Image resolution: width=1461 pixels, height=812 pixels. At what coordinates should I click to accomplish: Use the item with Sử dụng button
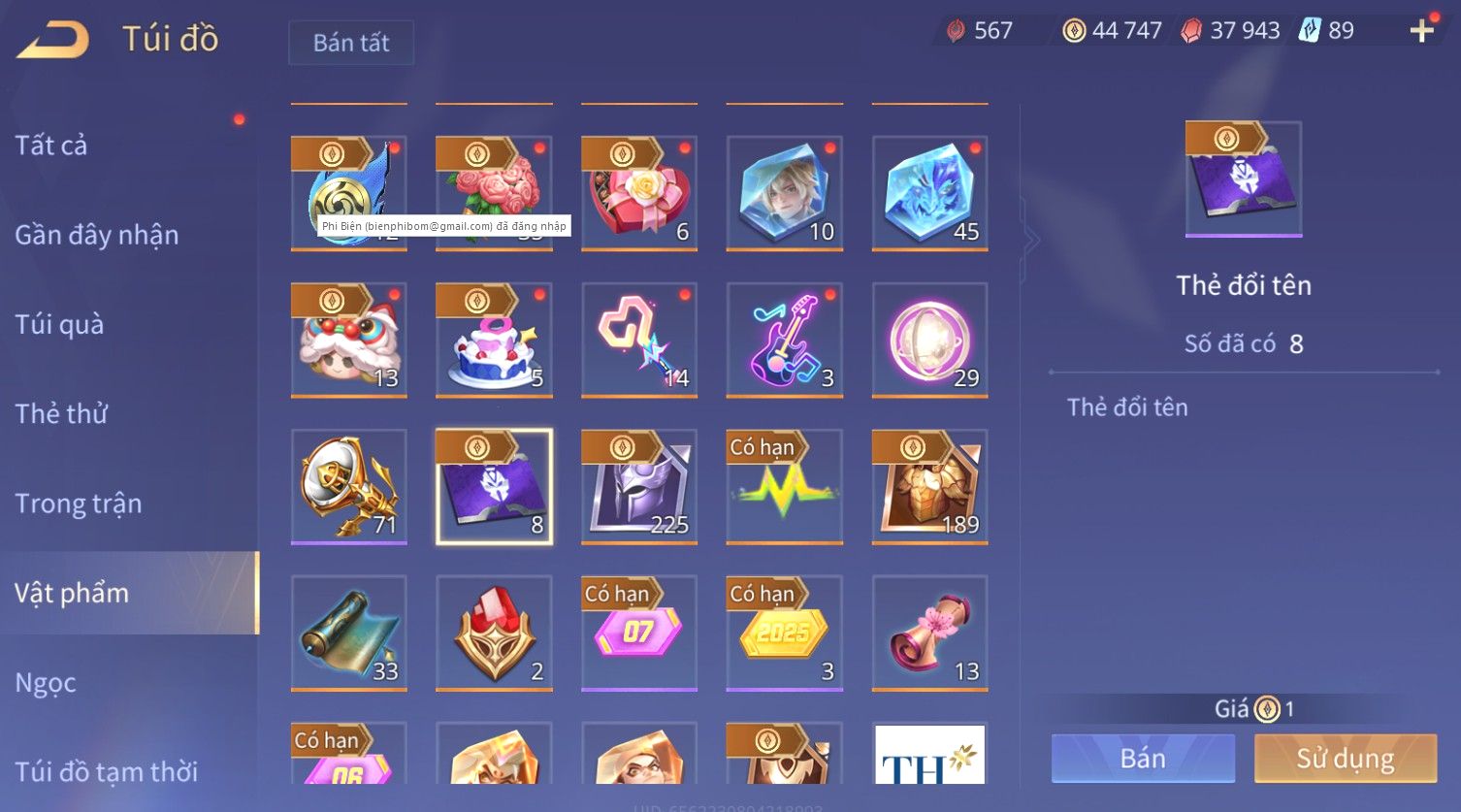coord(1345,758)
